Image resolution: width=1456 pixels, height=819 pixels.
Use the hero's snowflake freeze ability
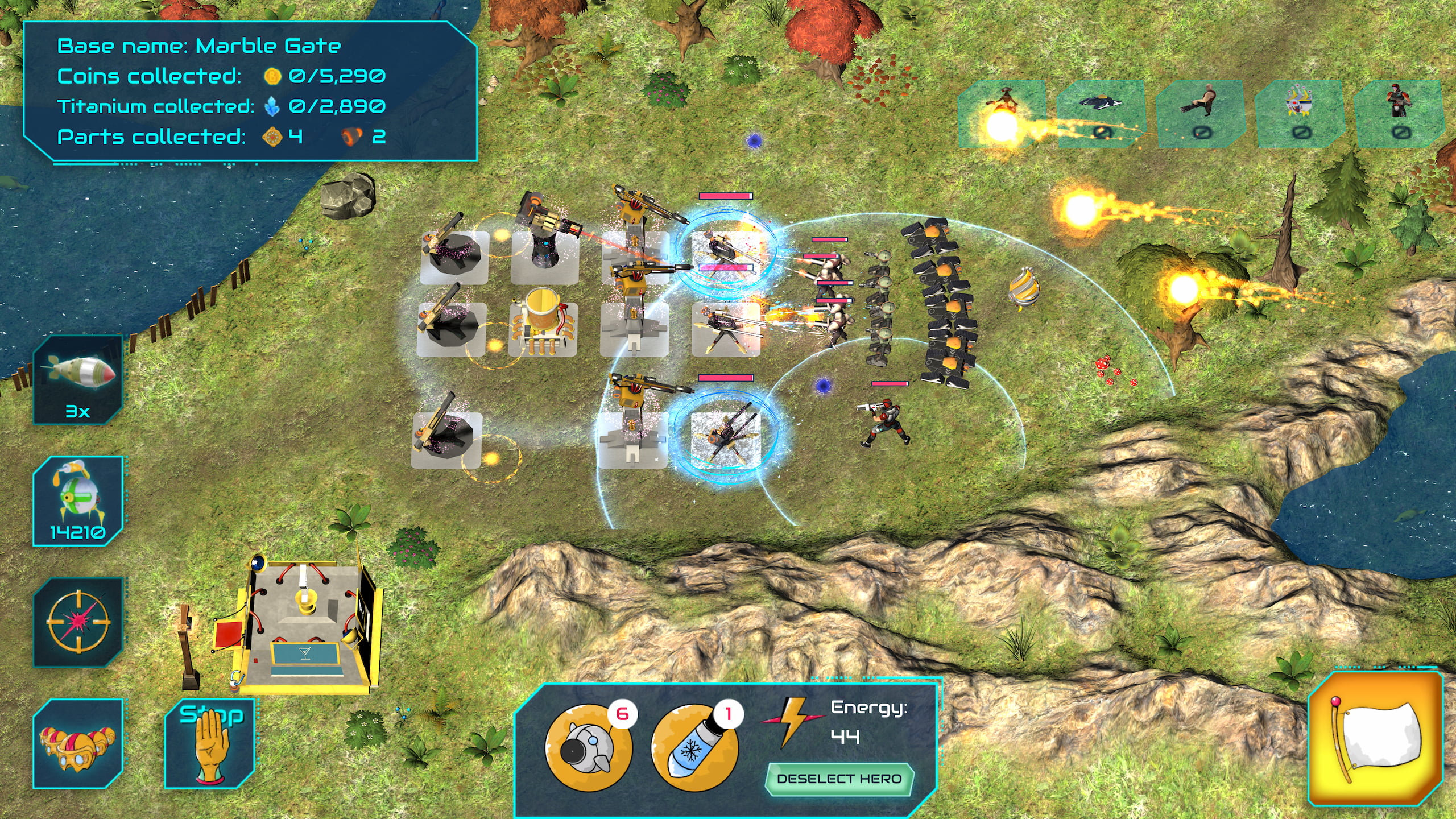click(694, 747)
